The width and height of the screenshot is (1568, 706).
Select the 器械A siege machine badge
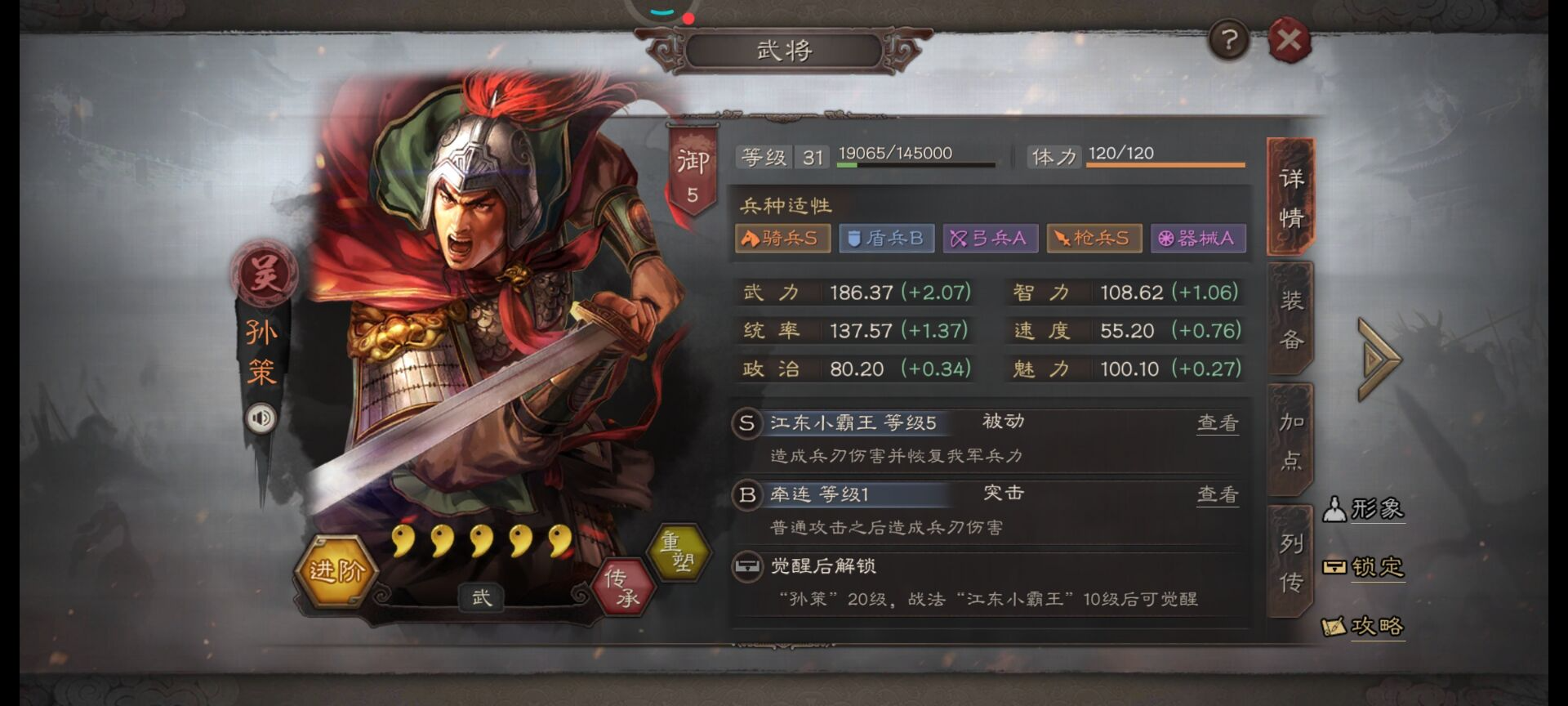pos(1197,238)
